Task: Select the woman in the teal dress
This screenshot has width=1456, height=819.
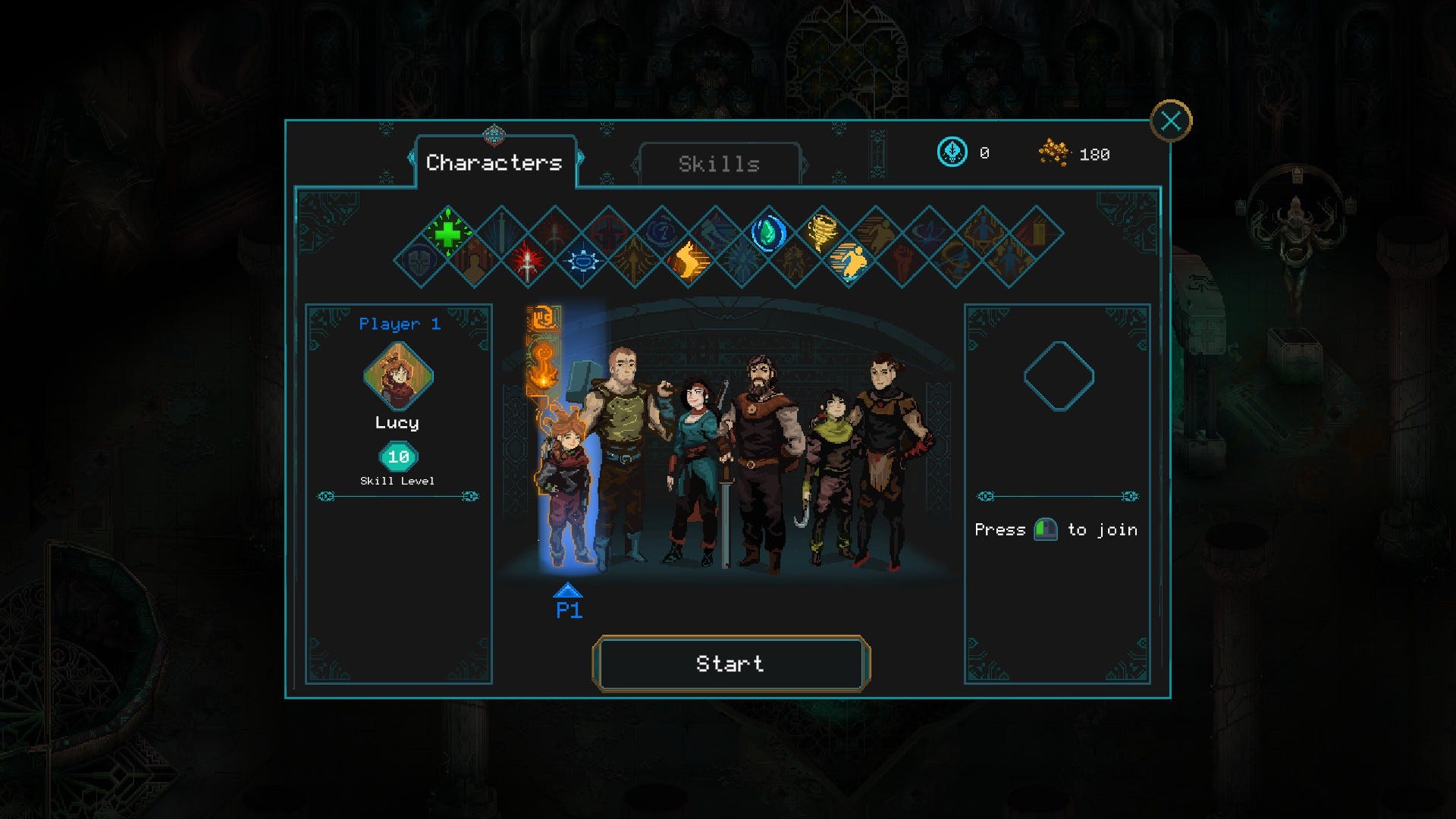Action: [694, 470]
